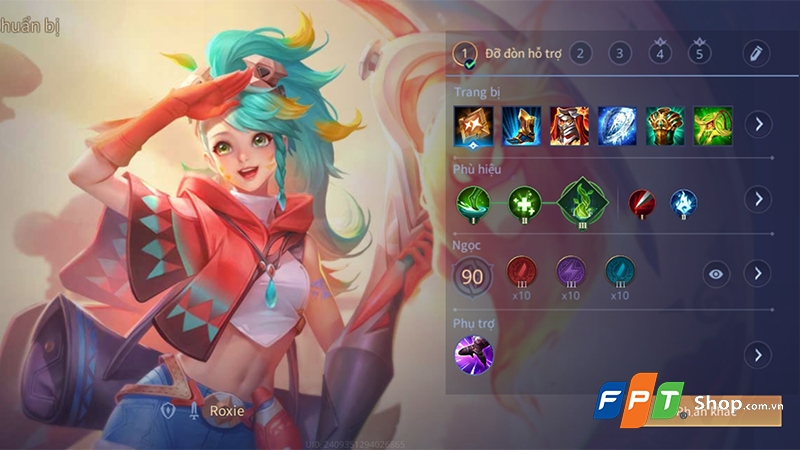Switch to build preset 2
This screenshot has width=800, height=450.
[x=581, y=53]
